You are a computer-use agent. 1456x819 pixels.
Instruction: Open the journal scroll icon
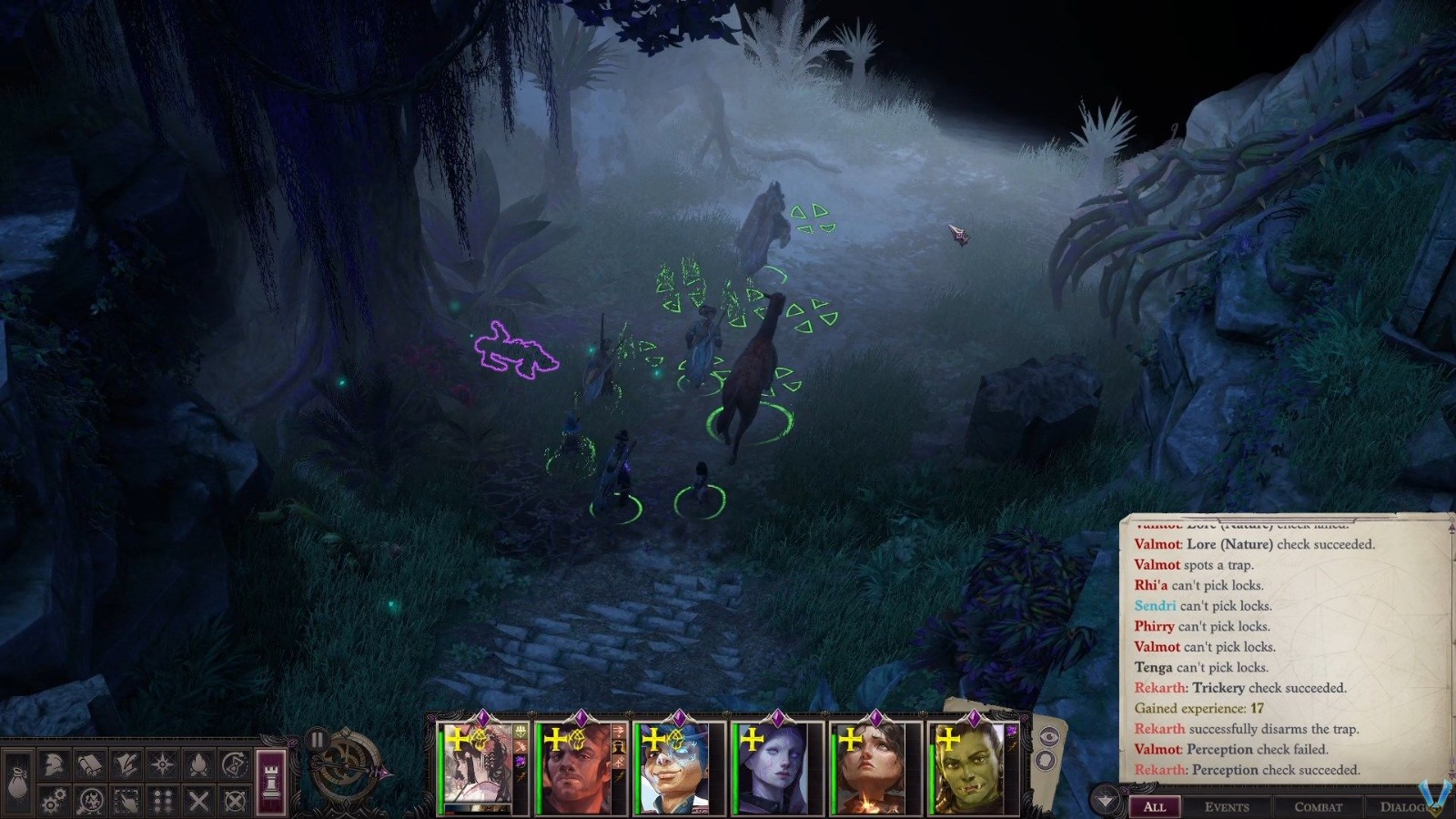[90, 764]
